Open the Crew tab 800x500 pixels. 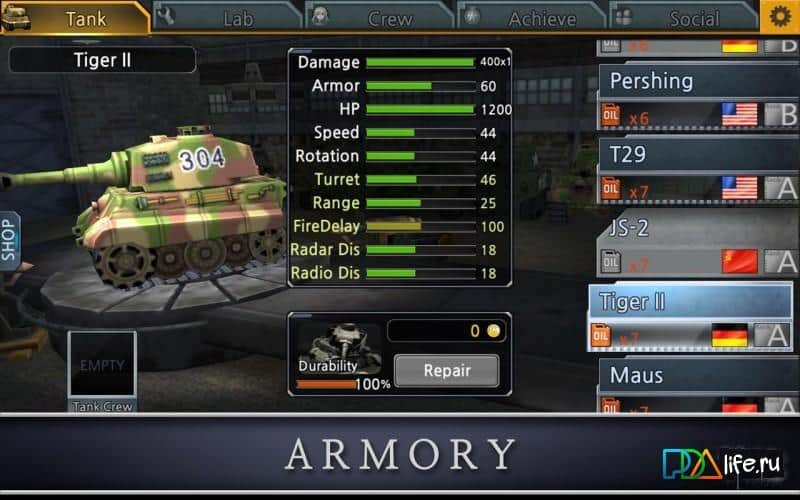click(x=380, y=17)
